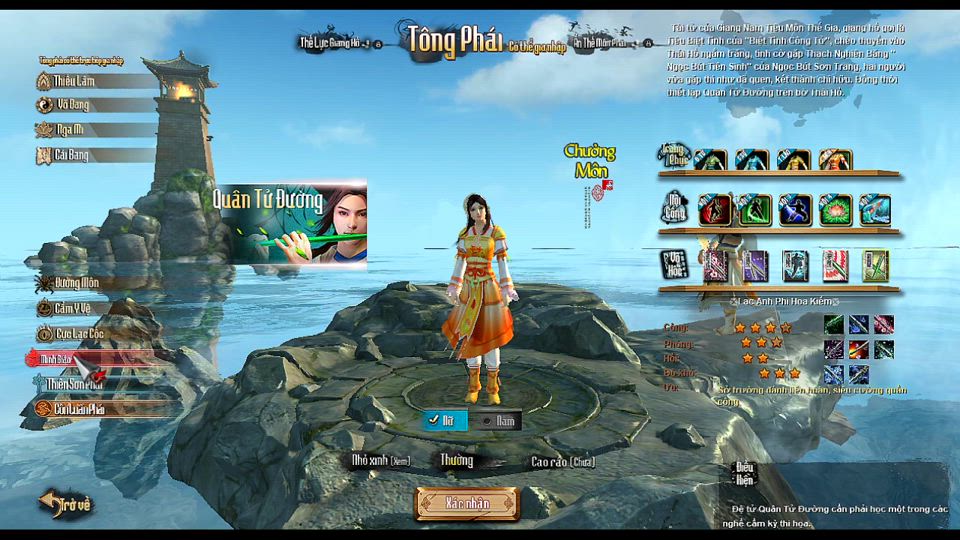Pick the Nga Mi sect

pyautogui.click(x=70, y=130)
